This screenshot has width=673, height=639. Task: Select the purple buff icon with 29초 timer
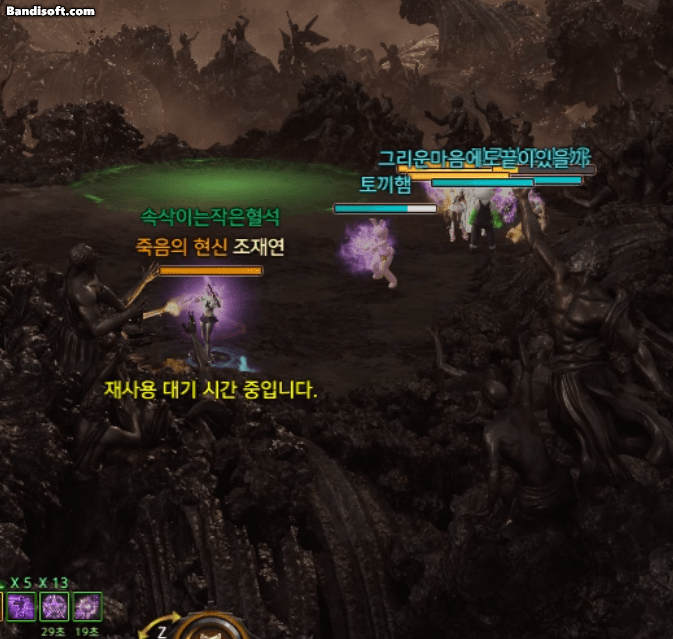[53, 606]
